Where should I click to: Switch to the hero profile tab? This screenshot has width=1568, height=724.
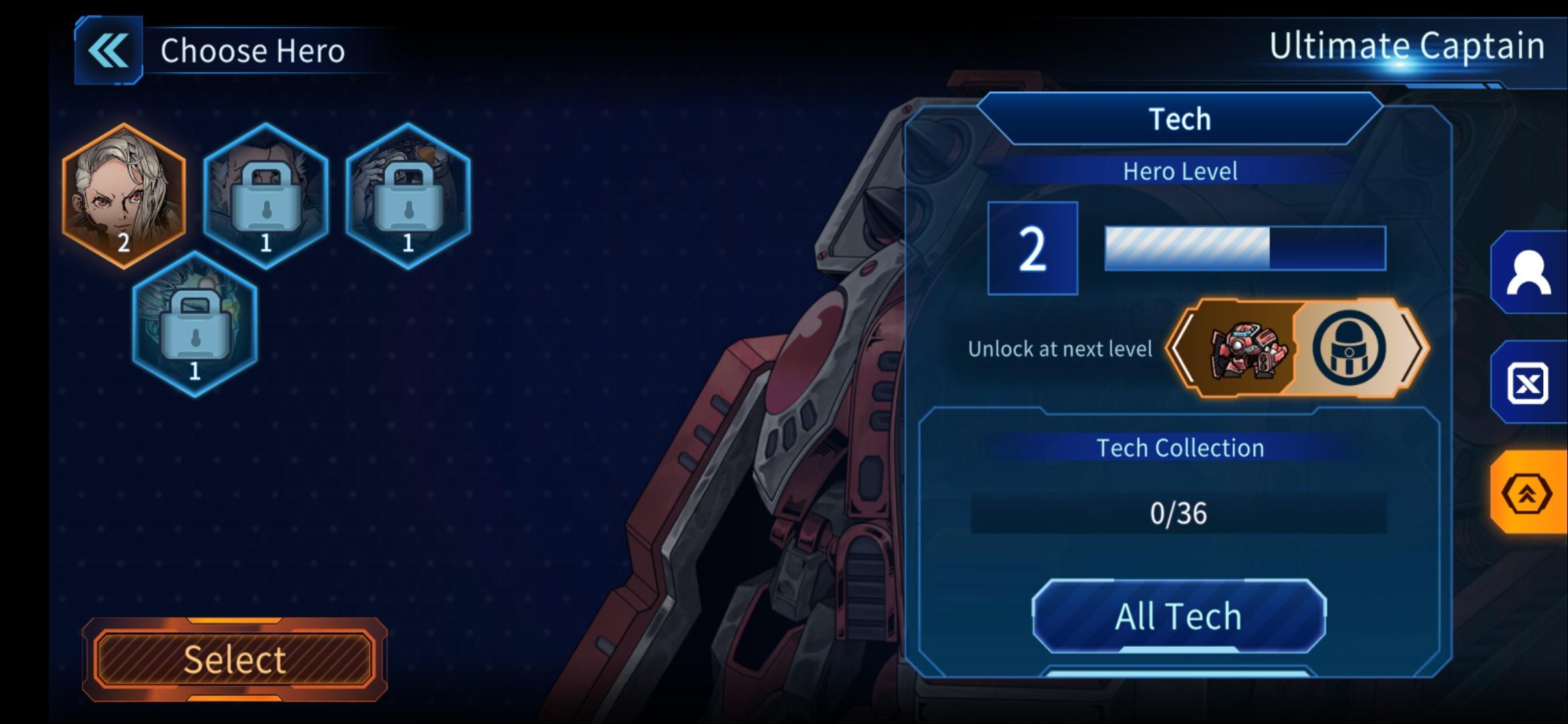pyautogui.click(x=1528, y=272)
